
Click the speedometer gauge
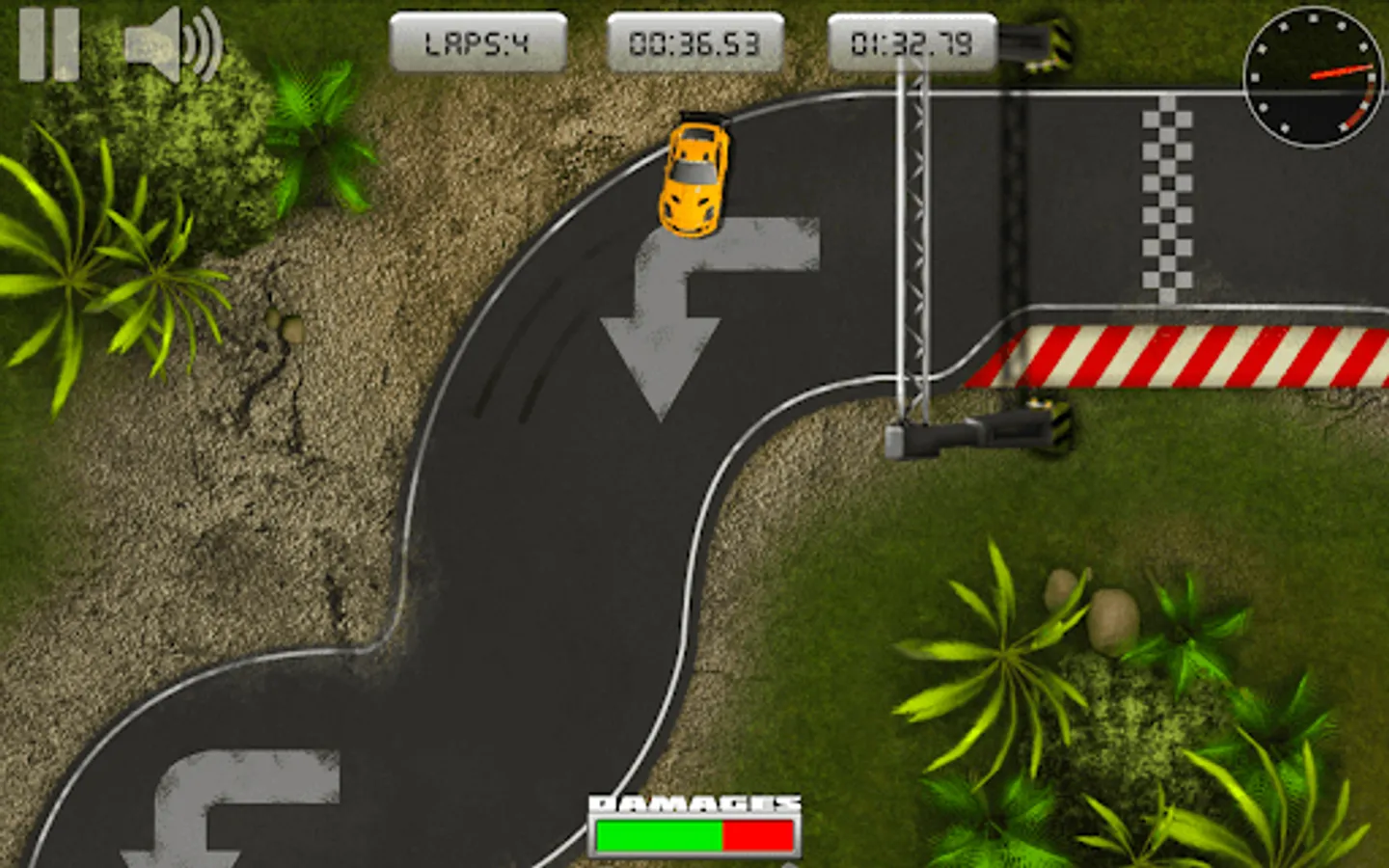1312,77
